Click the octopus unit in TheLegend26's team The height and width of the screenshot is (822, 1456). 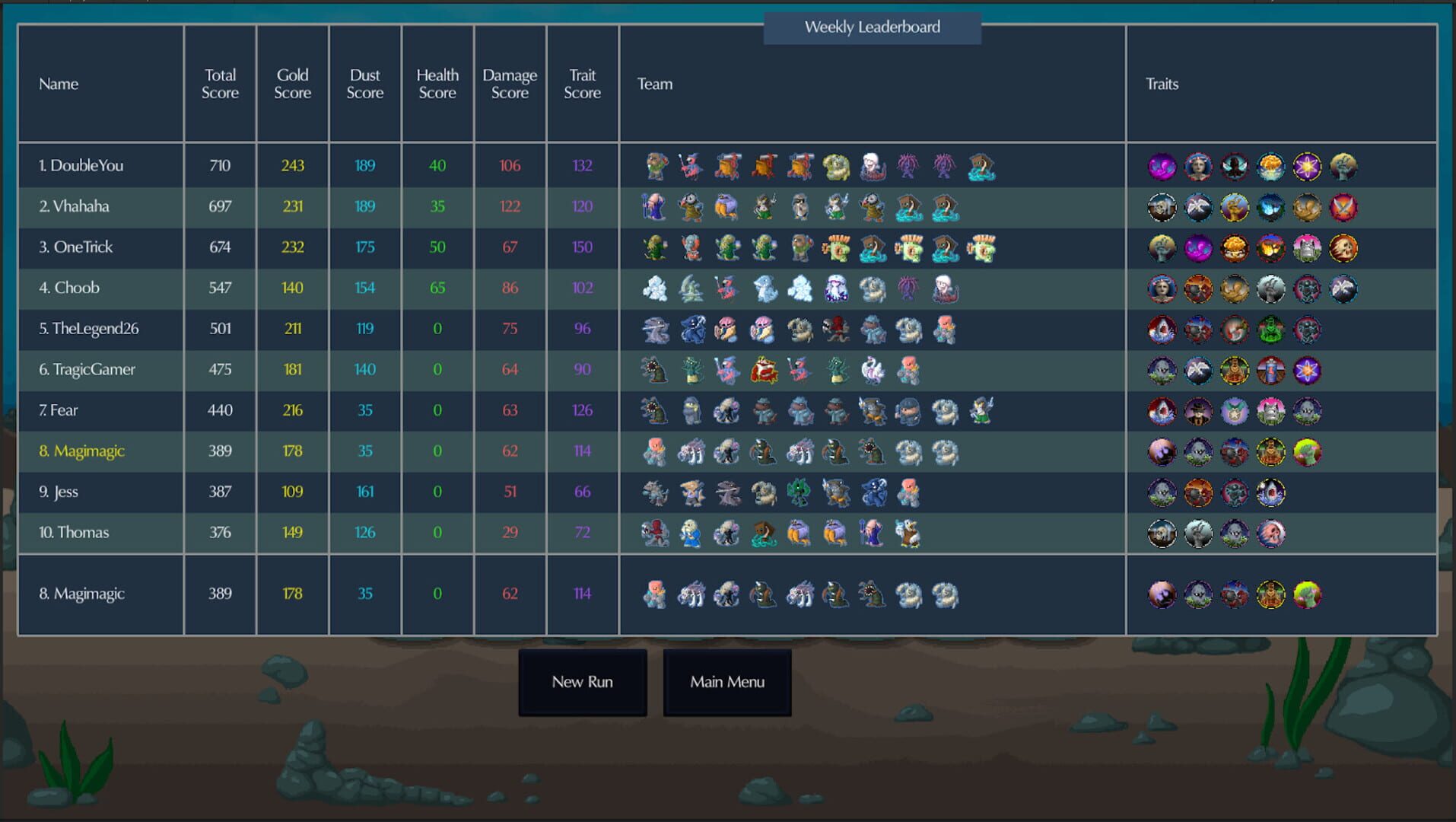834,330
